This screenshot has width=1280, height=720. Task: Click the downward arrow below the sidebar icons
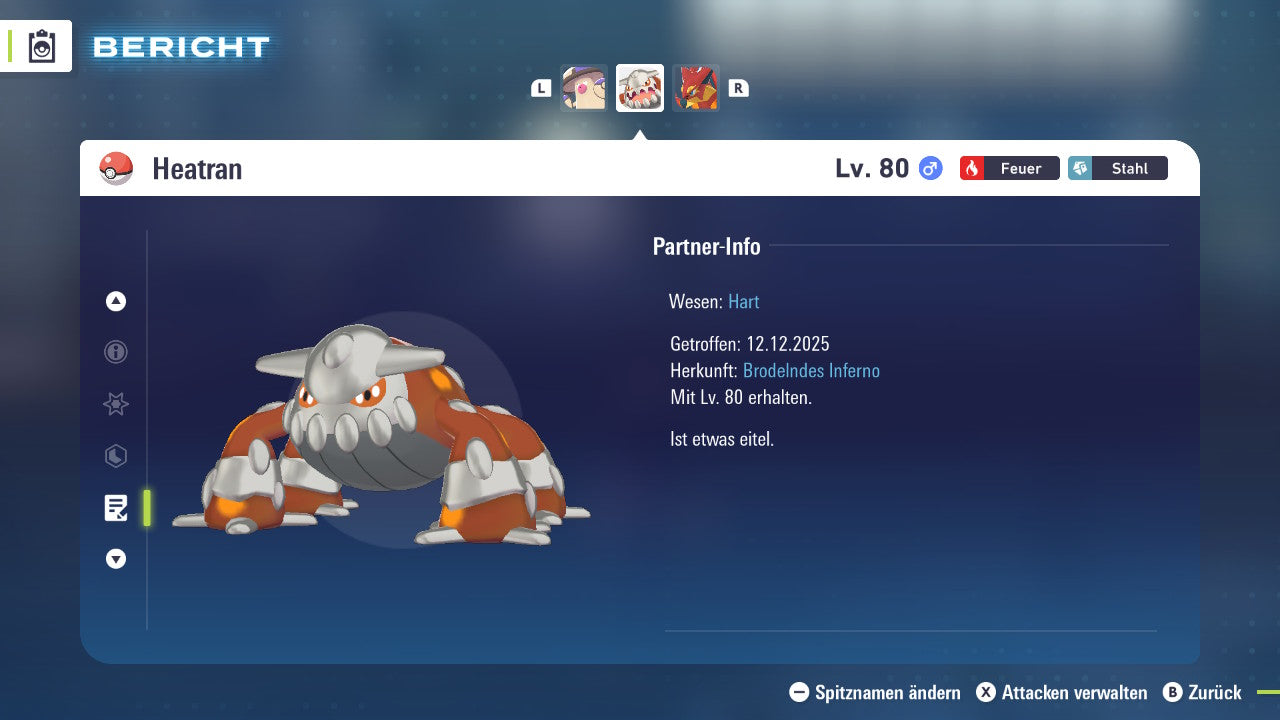pyautogui.click(x=115, y=559)
